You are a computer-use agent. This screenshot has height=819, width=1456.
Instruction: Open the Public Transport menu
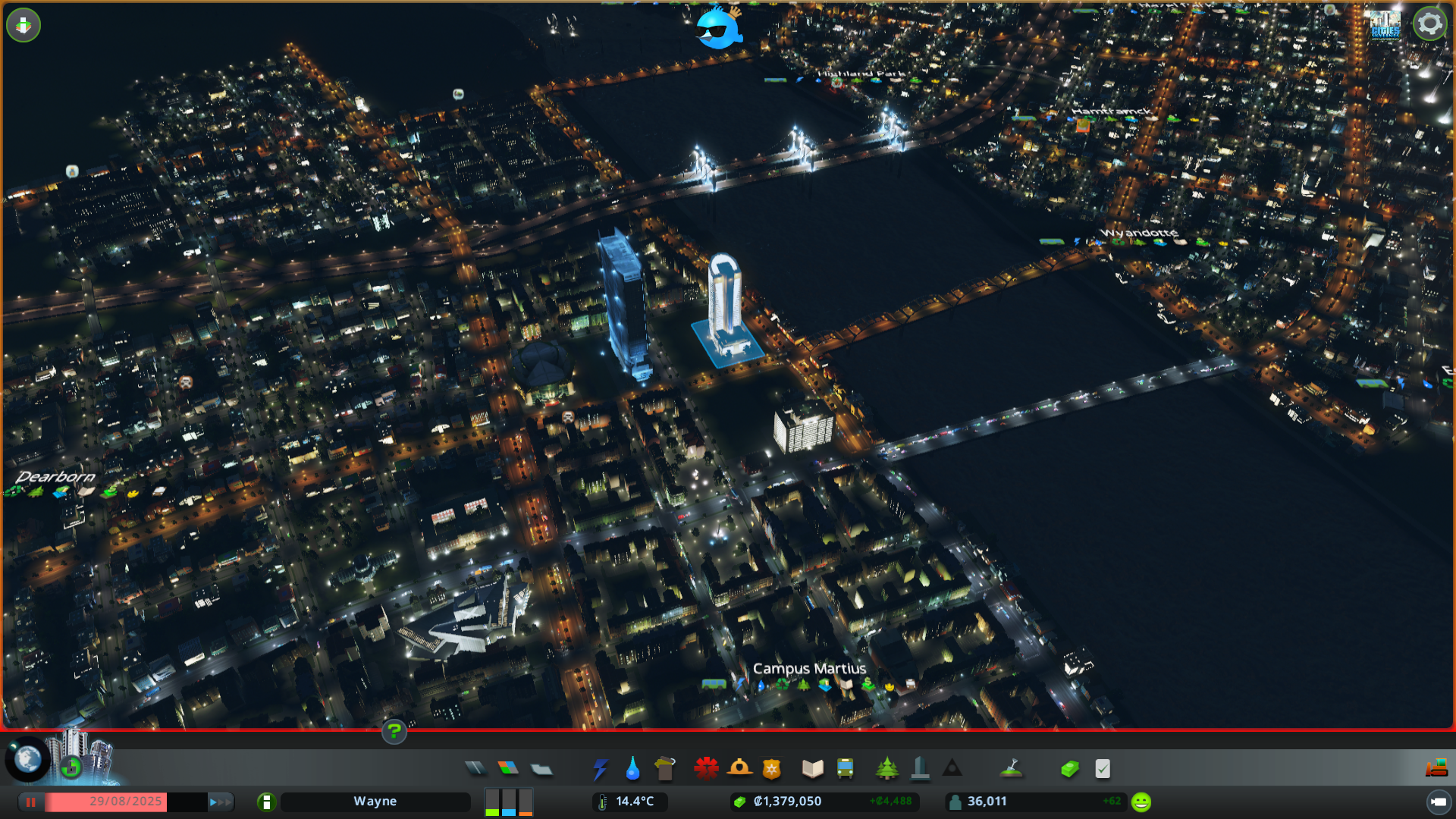(x=846, y=767)
